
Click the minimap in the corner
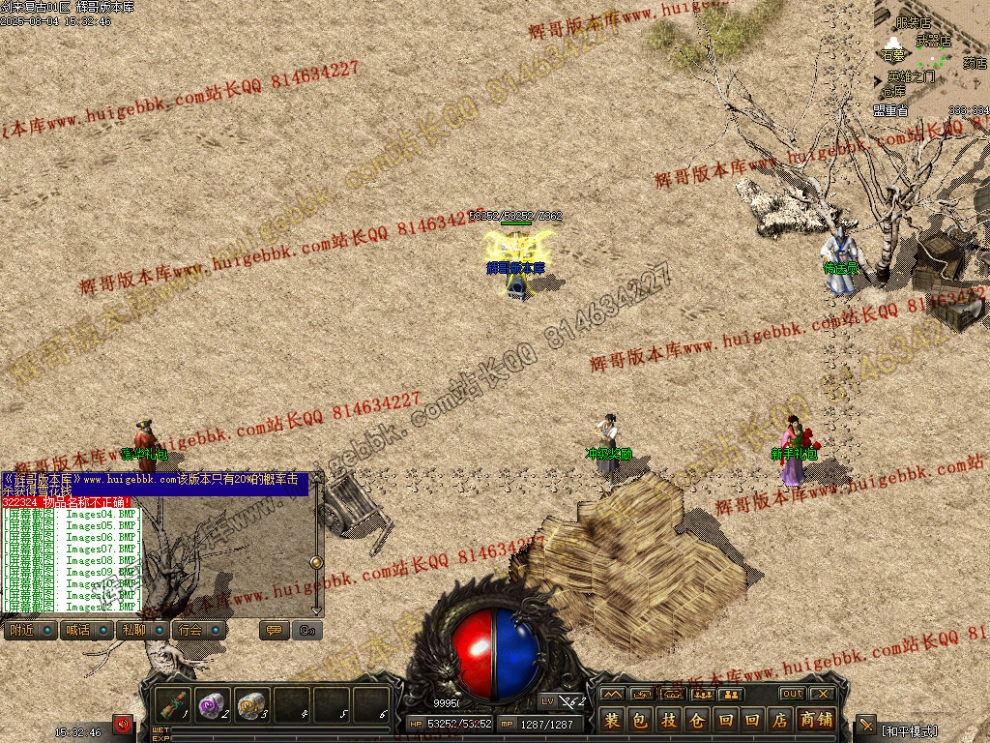click(x=932, y=55)
